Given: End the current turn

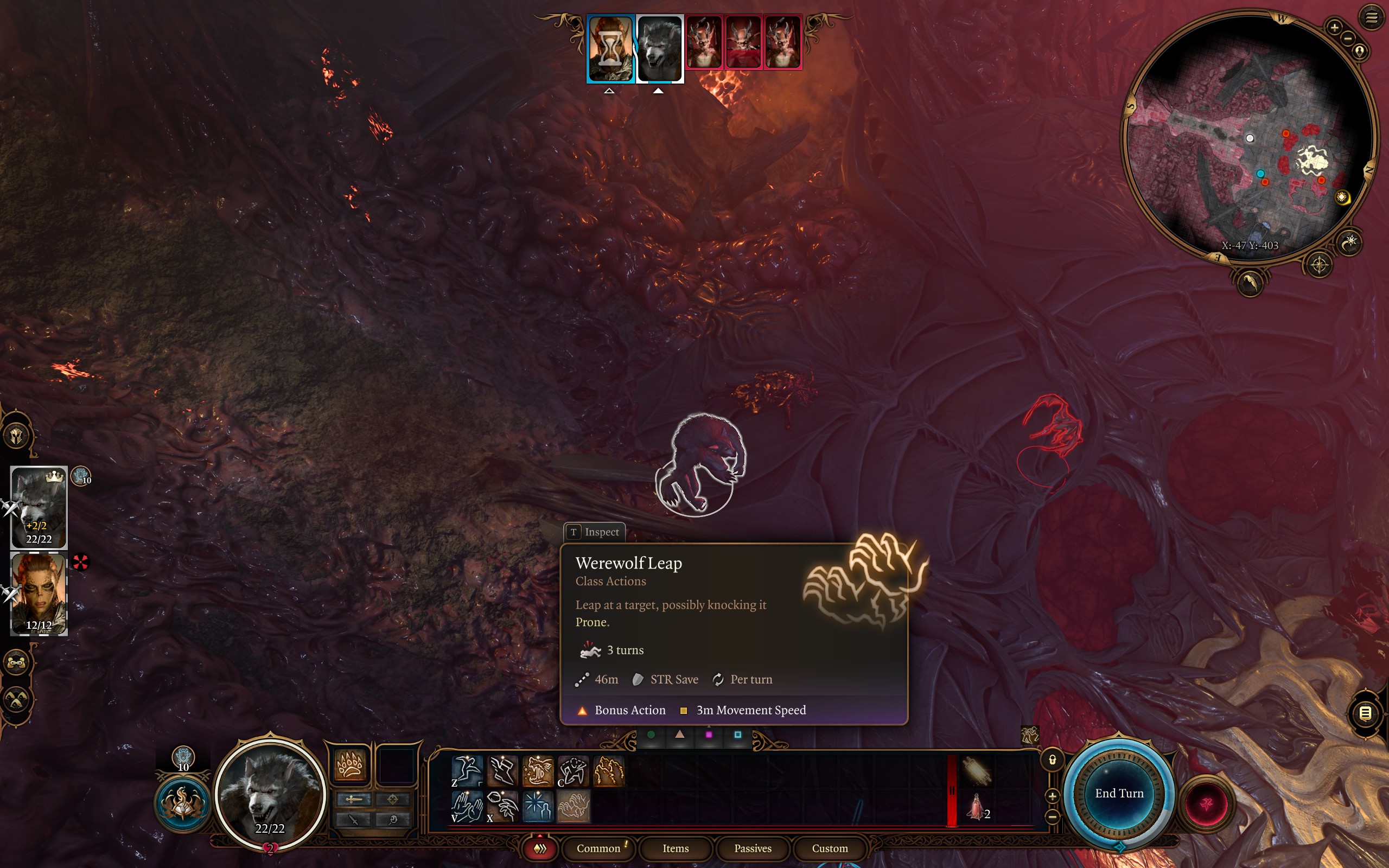Looking at the screenshot, I should click(x=1119, y=793).
